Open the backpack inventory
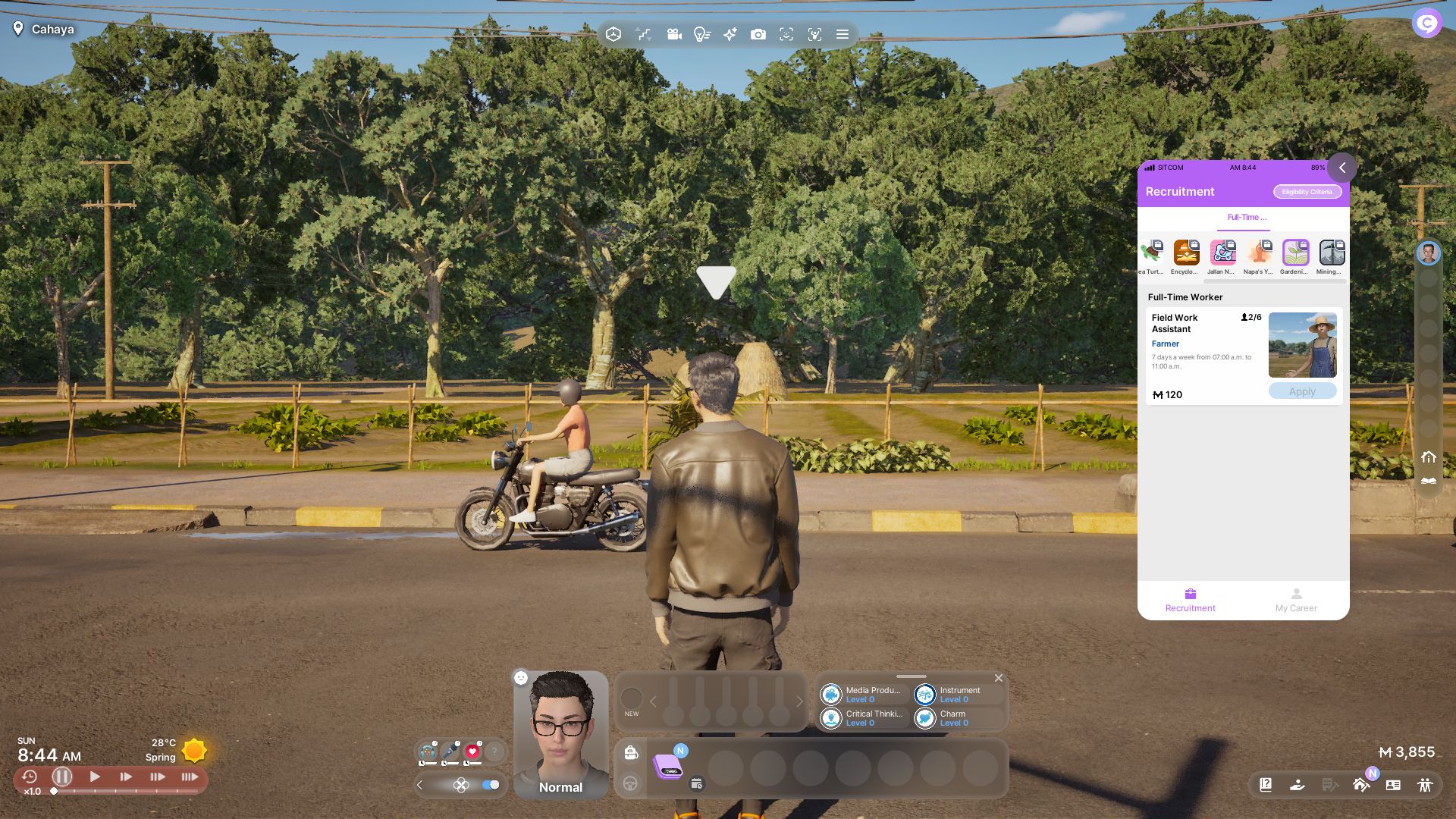The image size is (1456, 819). click(x=630, y=752)
